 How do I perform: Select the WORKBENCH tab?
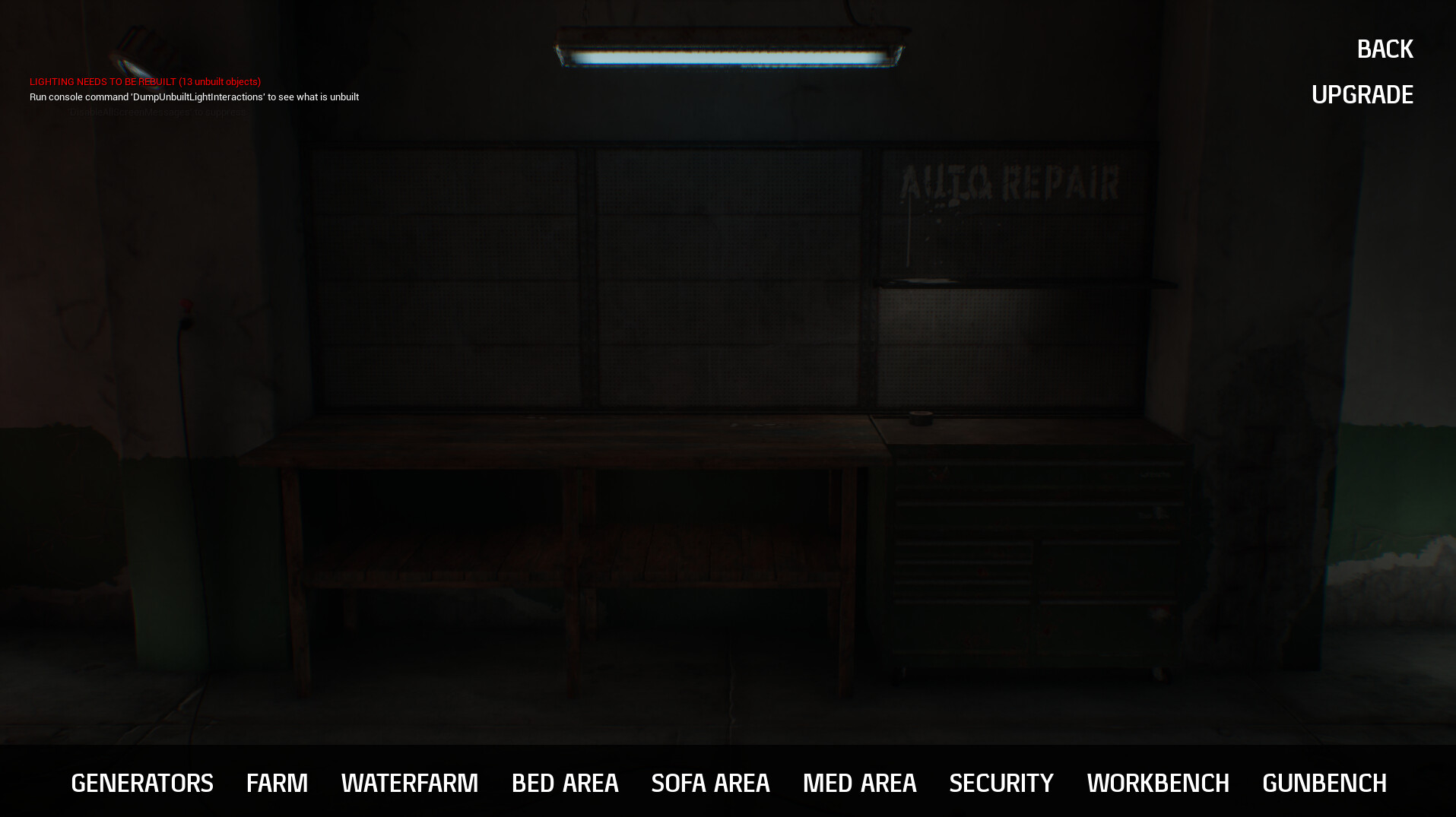coord(1157,783)
